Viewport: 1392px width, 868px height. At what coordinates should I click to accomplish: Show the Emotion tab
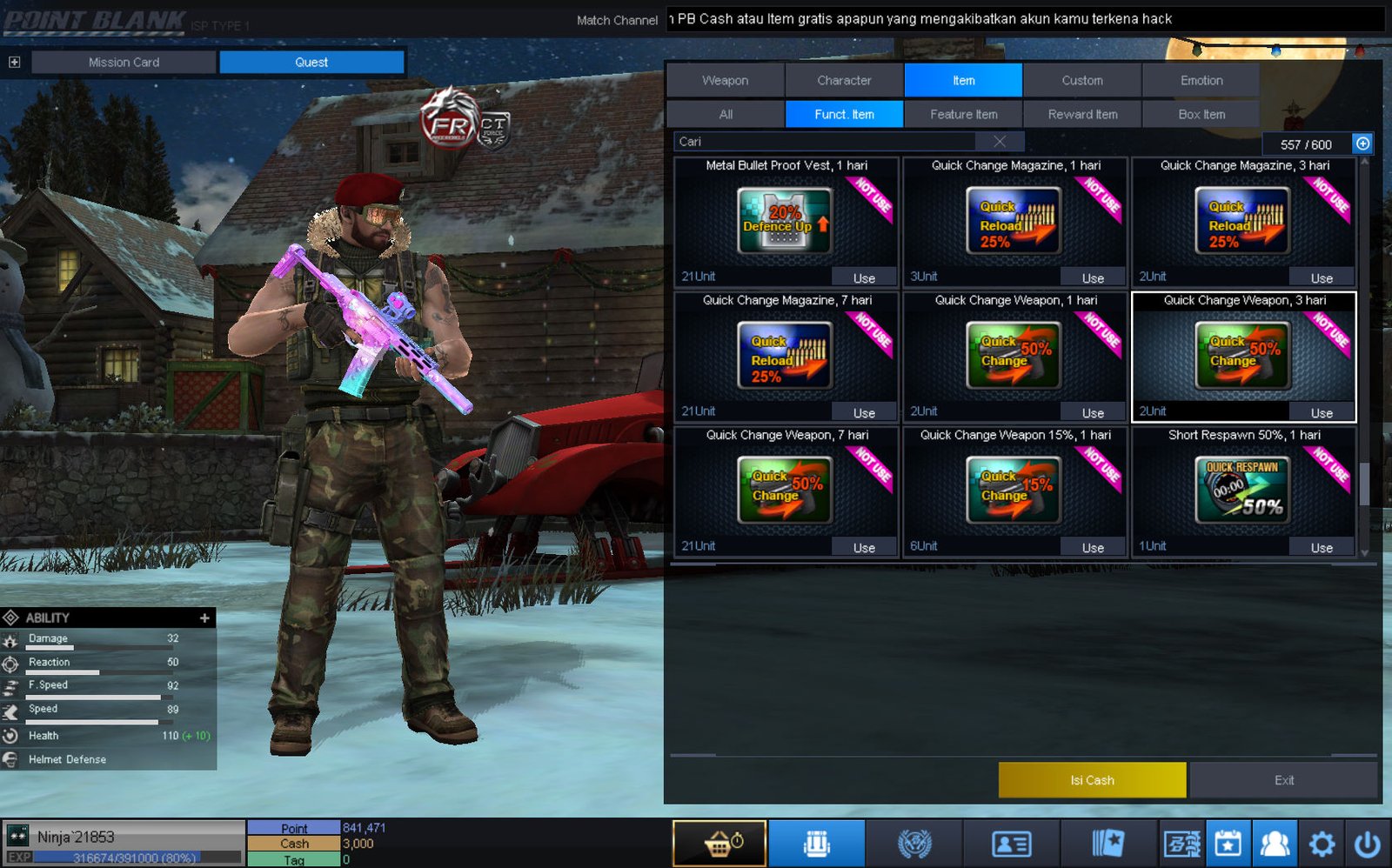click(1201, 80)
